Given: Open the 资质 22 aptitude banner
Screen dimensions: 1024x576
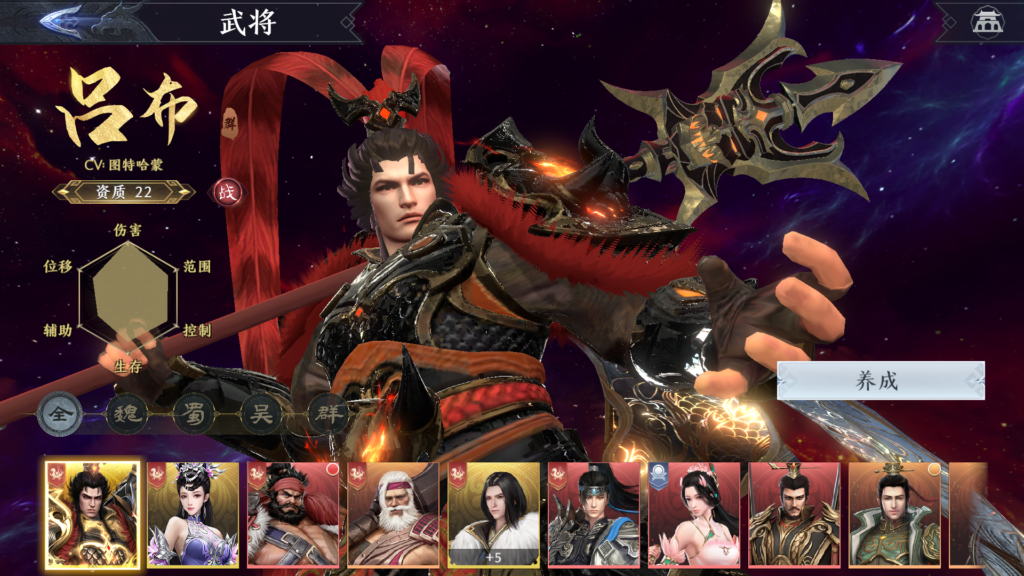Looking at the screenshot, I should 124,192.
